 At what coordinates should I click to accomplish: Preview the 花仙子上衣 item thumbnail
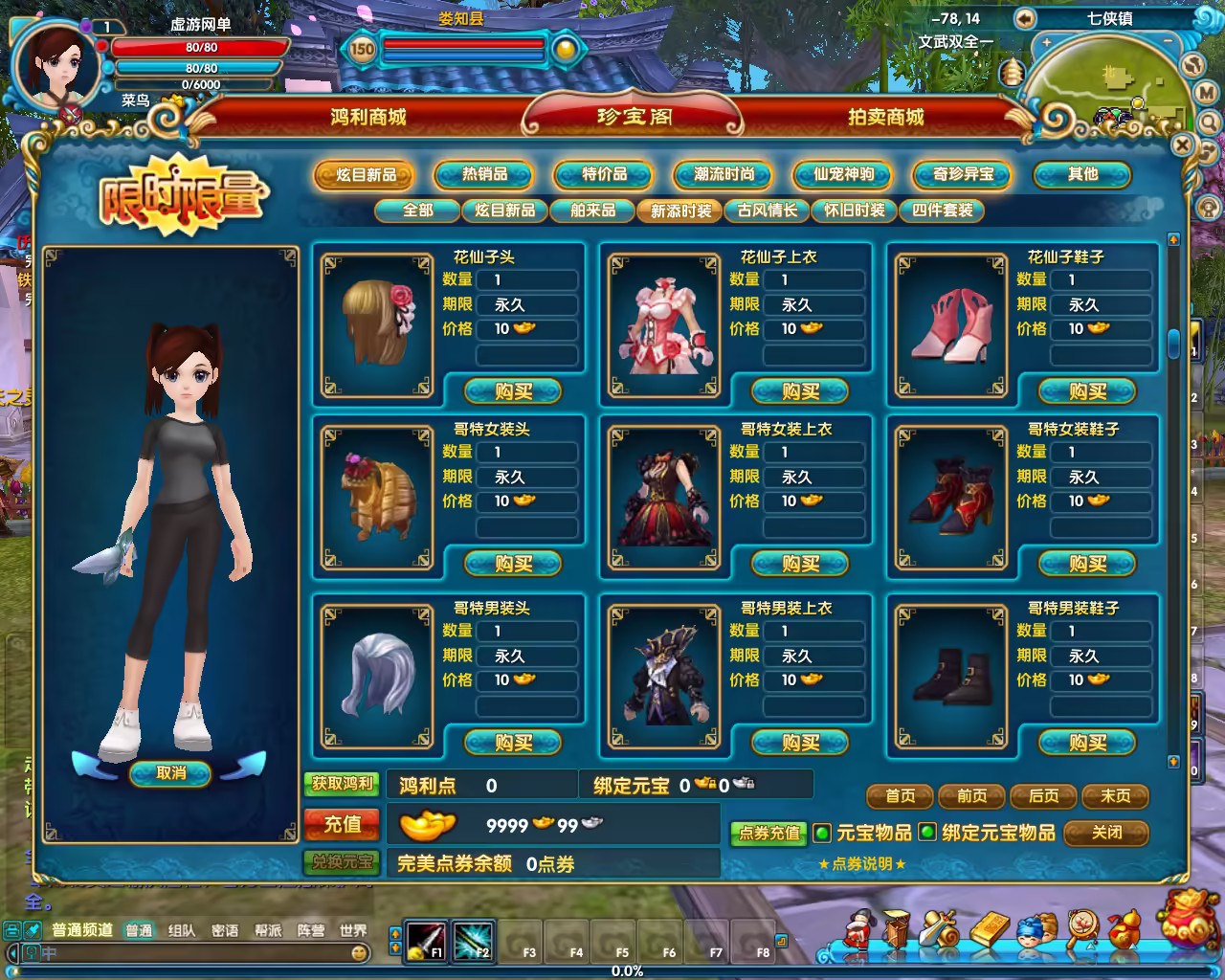[664, 325]
